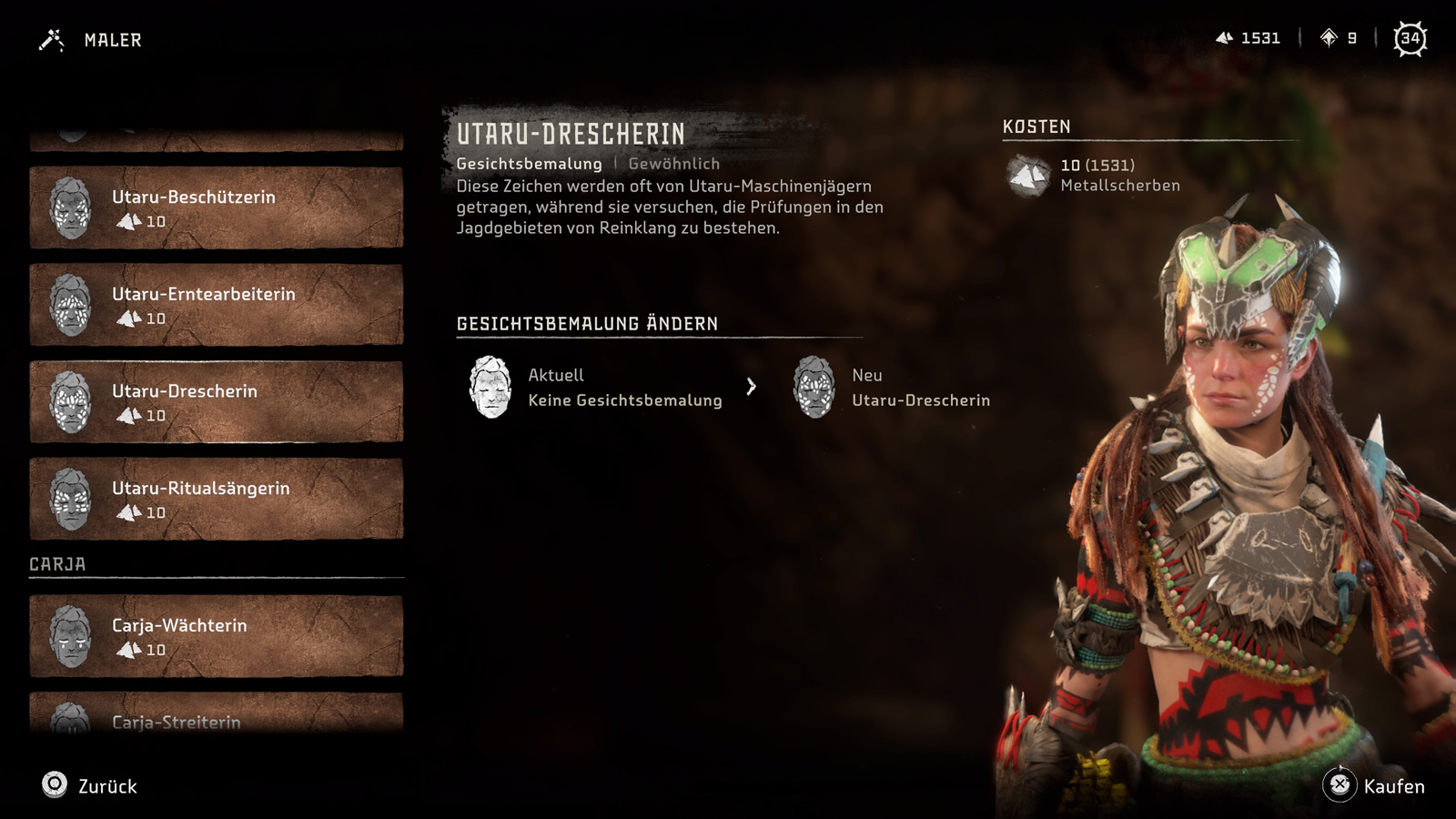Screen dimensions: 1456x819
Task: Go back with the Zurück button
Action: (x=90, y=785)
